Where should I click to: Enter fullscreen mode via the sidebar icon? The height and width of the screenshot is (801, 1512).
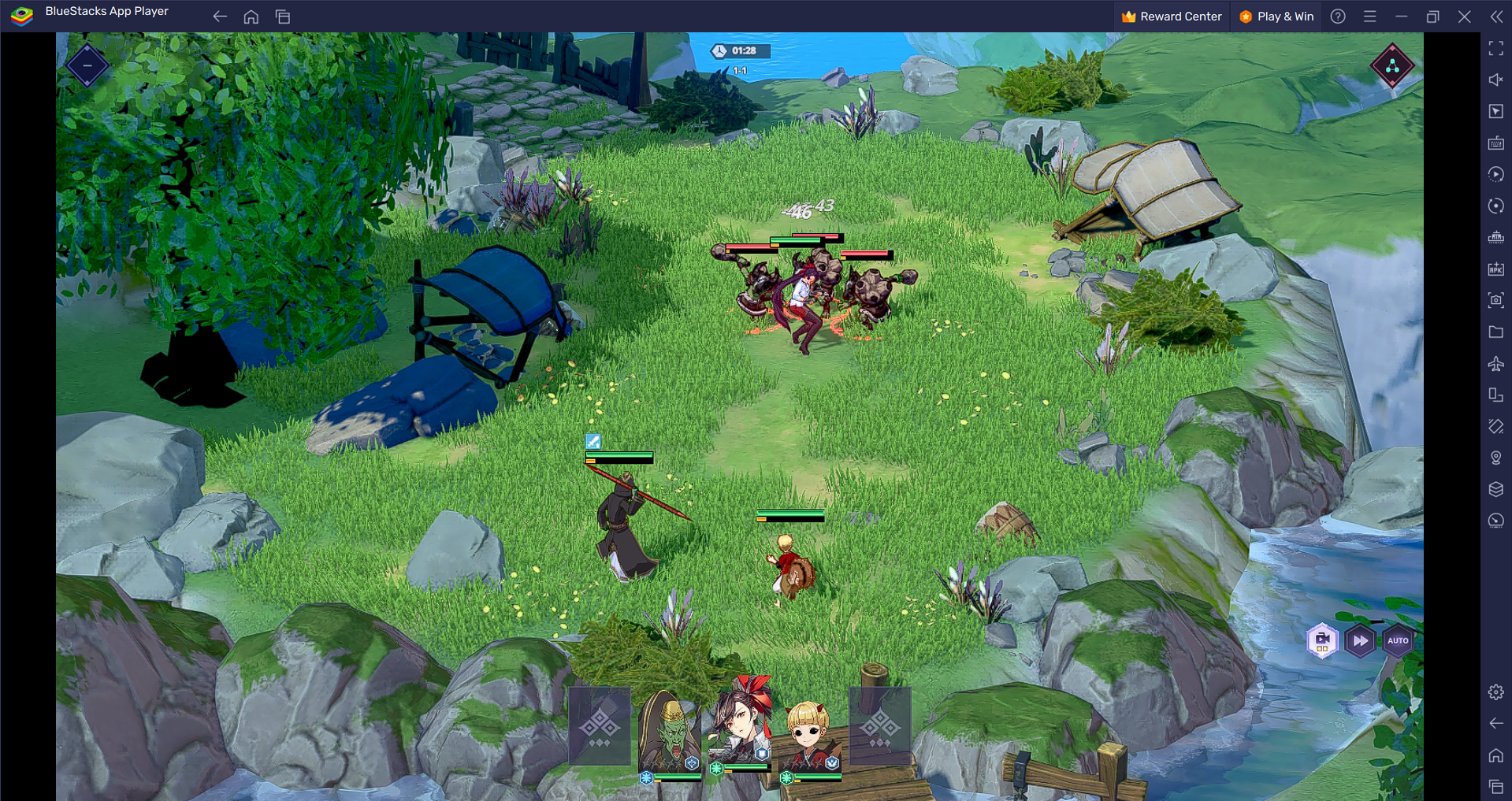[1495, 48]
